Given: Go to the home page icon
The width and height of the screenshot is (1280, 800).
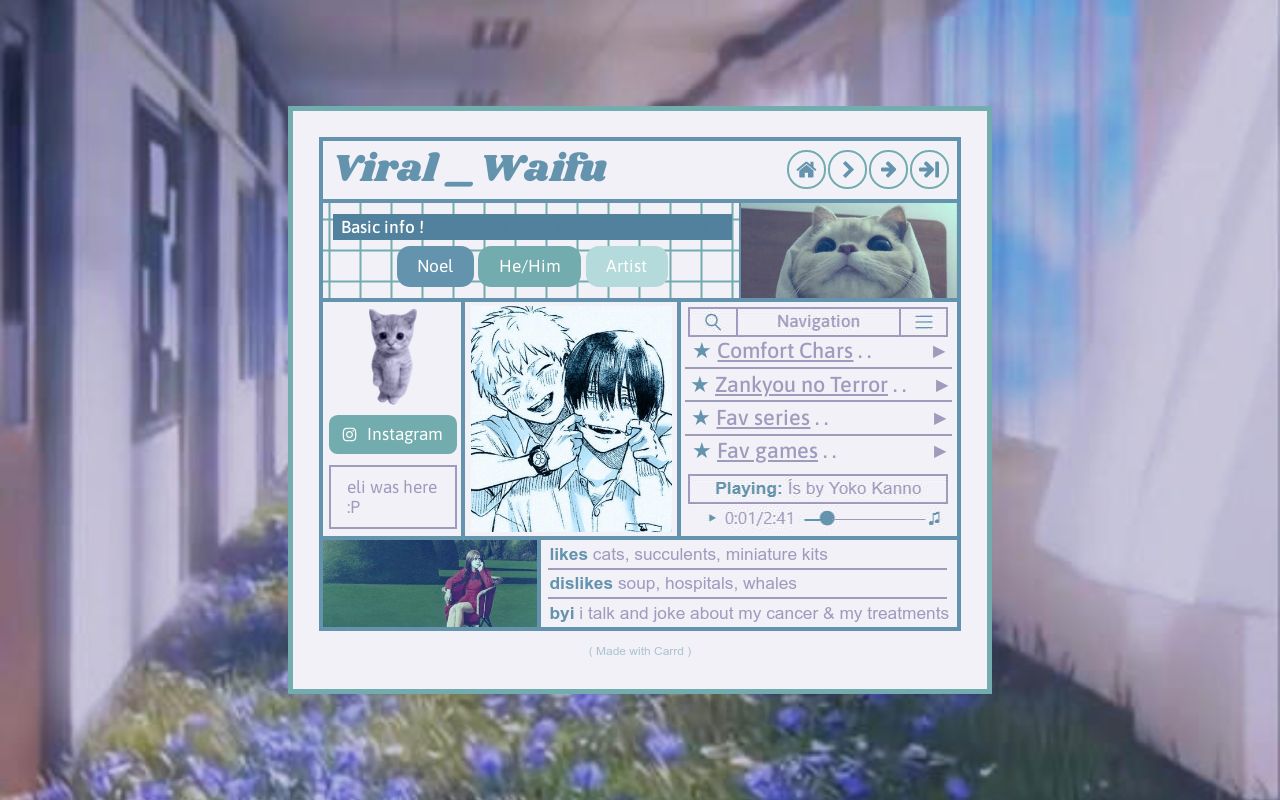Looking at the screenshot, I should 806,170.
